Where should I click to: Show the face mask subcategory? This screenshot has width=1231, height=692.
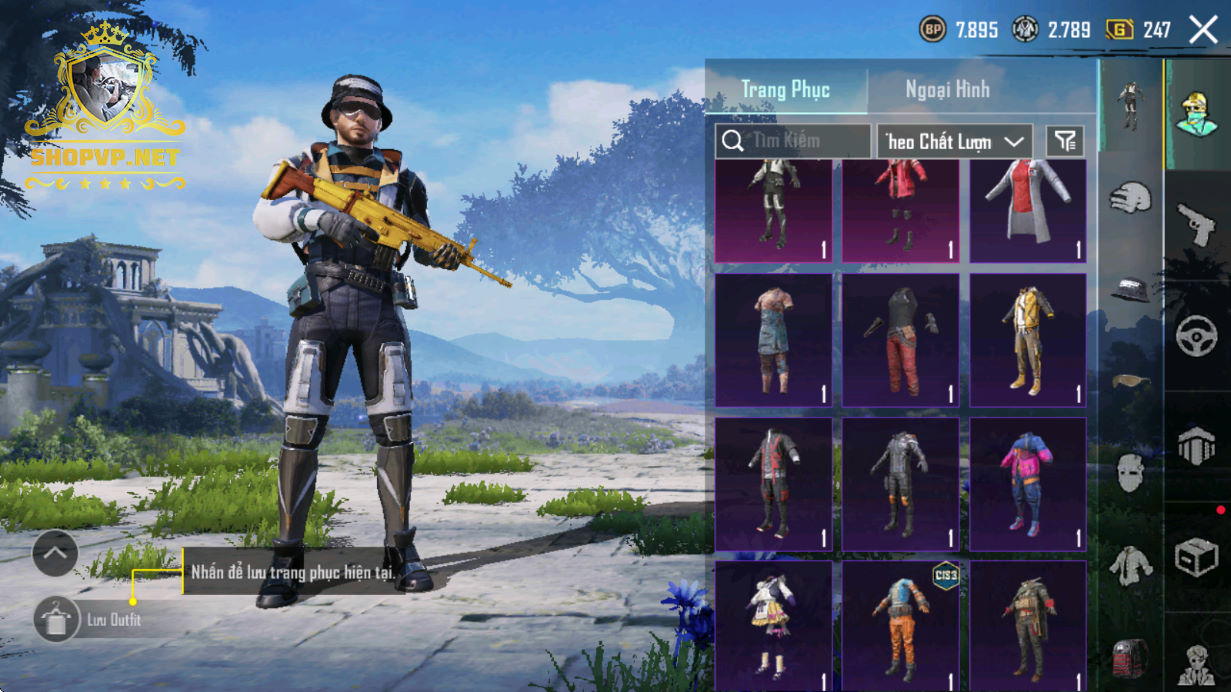[x=1130, y=470]
